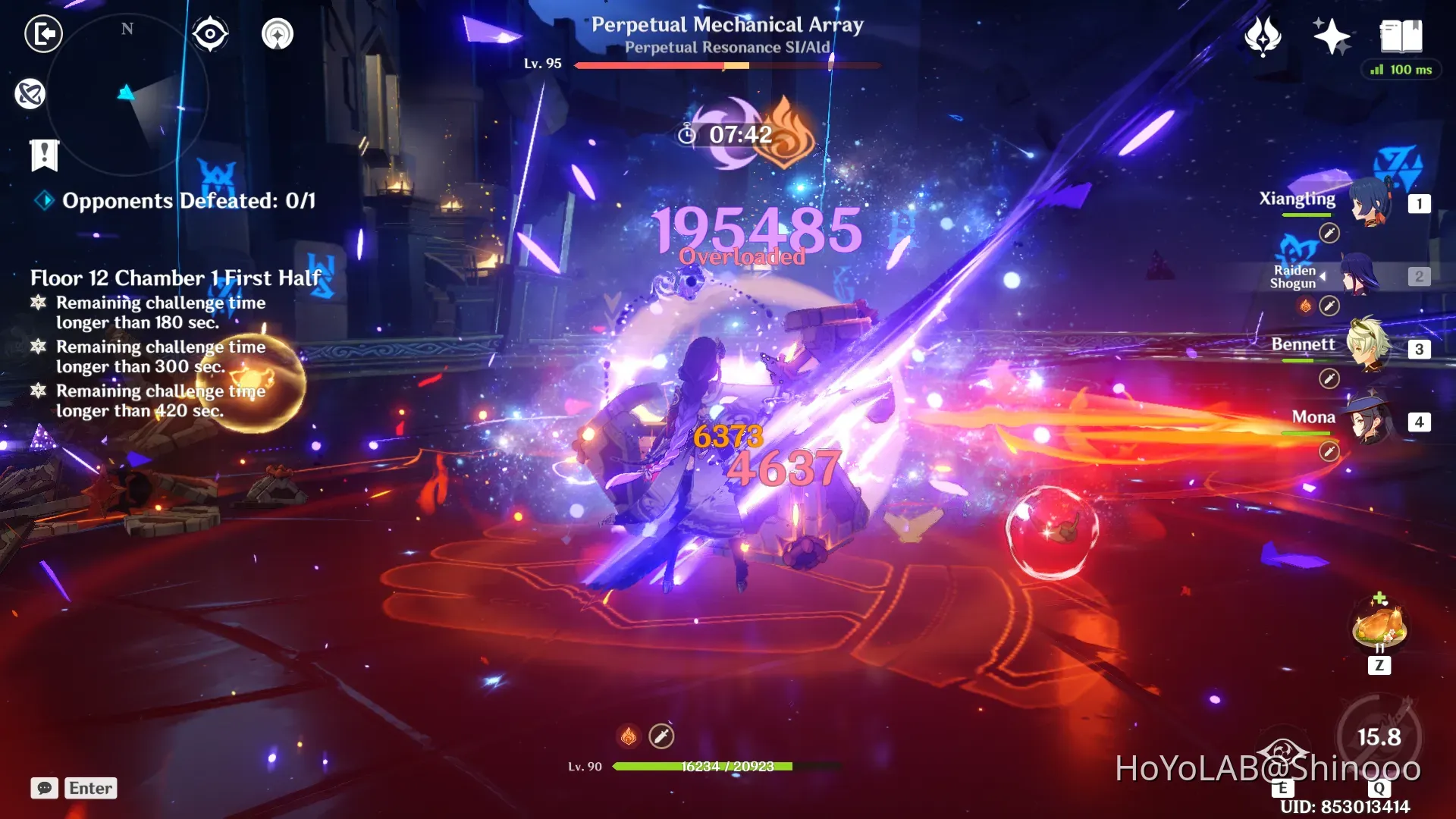
Task: Switch to Bennett in the party
Action: tap(1370, 347)
